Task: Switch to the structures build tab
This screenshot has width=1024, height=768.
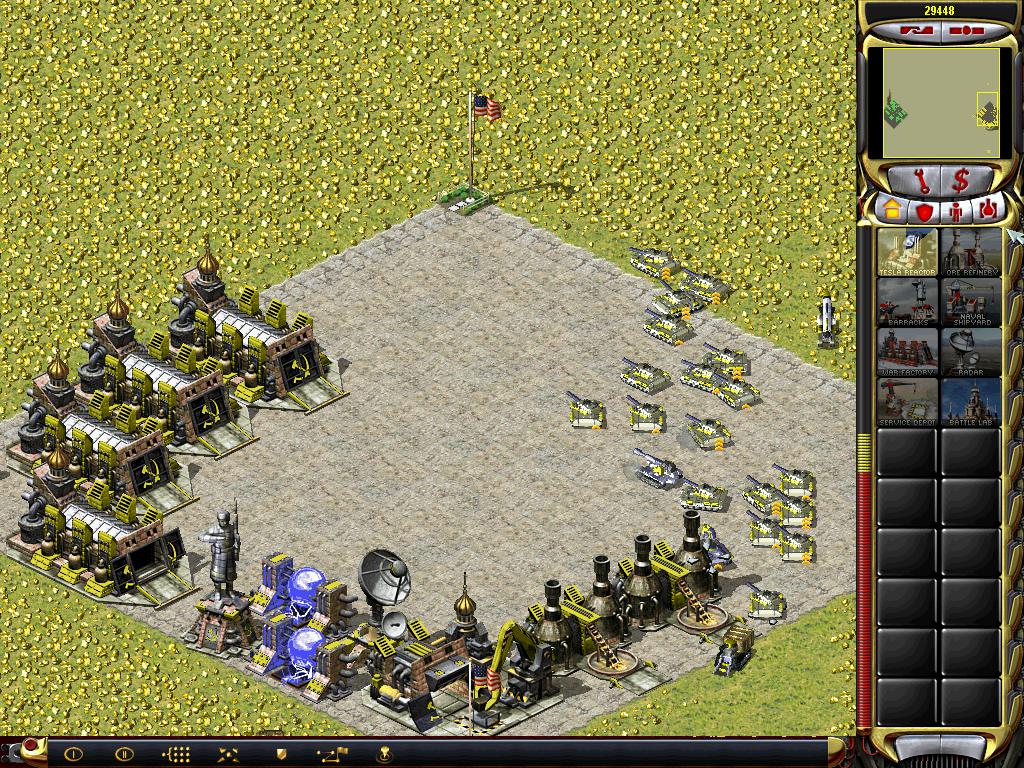Action: 892,211
